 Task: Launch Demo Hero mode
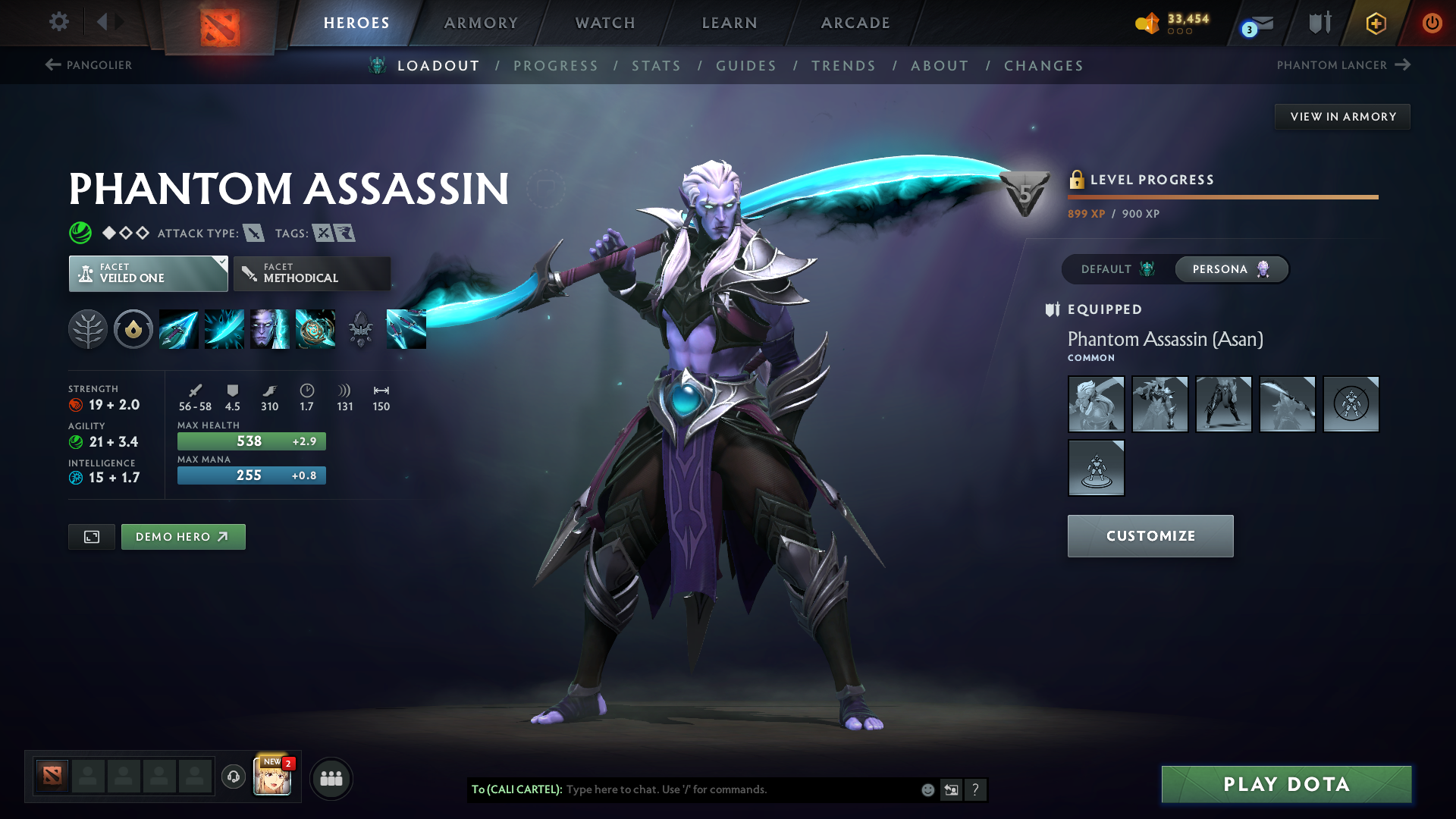click(x=183, y=537)
